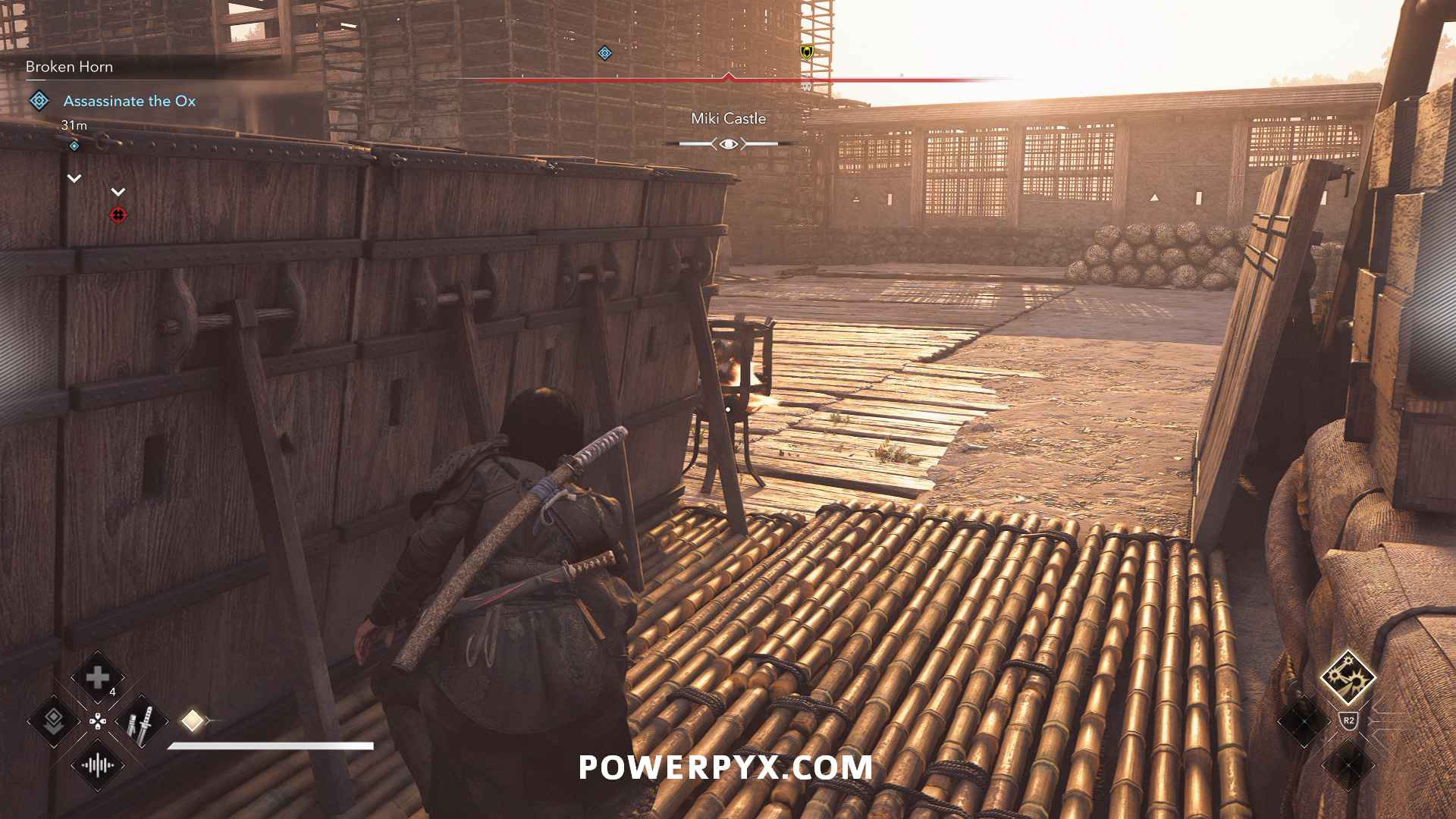Use the healing ration plus icon
This screenshot has height=819, width=1456.
pos(98,677)
